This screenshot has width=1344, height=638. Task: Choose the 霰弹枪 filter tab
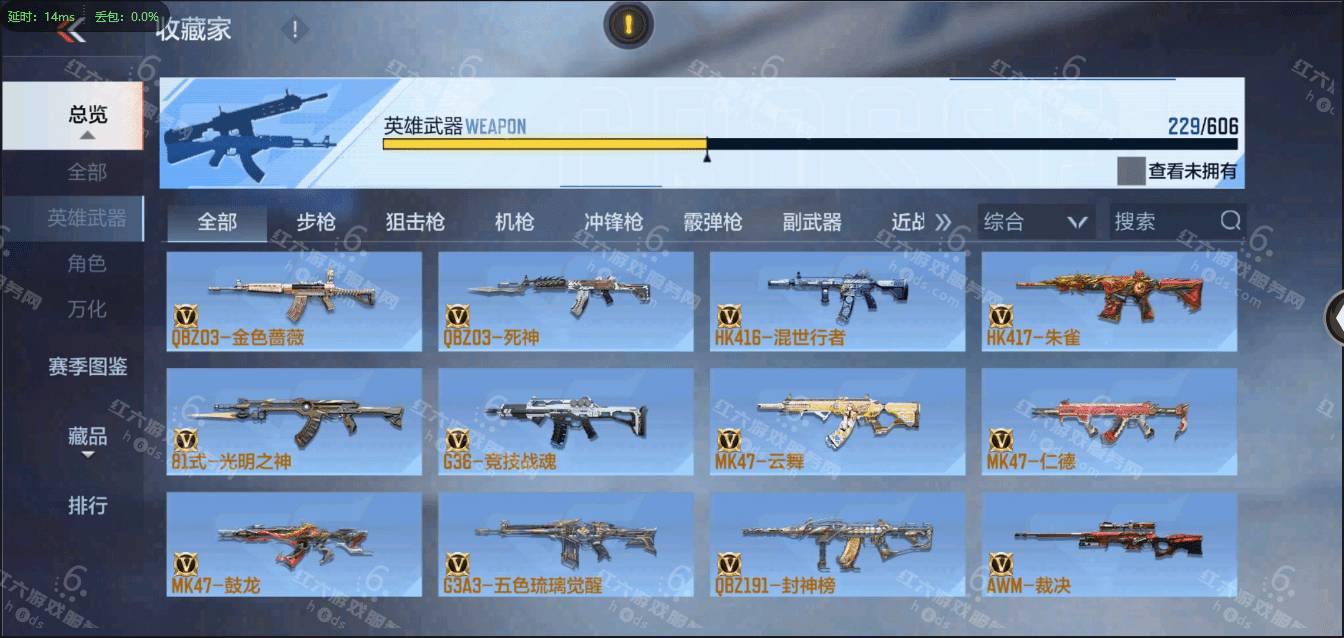coord(712,222)
